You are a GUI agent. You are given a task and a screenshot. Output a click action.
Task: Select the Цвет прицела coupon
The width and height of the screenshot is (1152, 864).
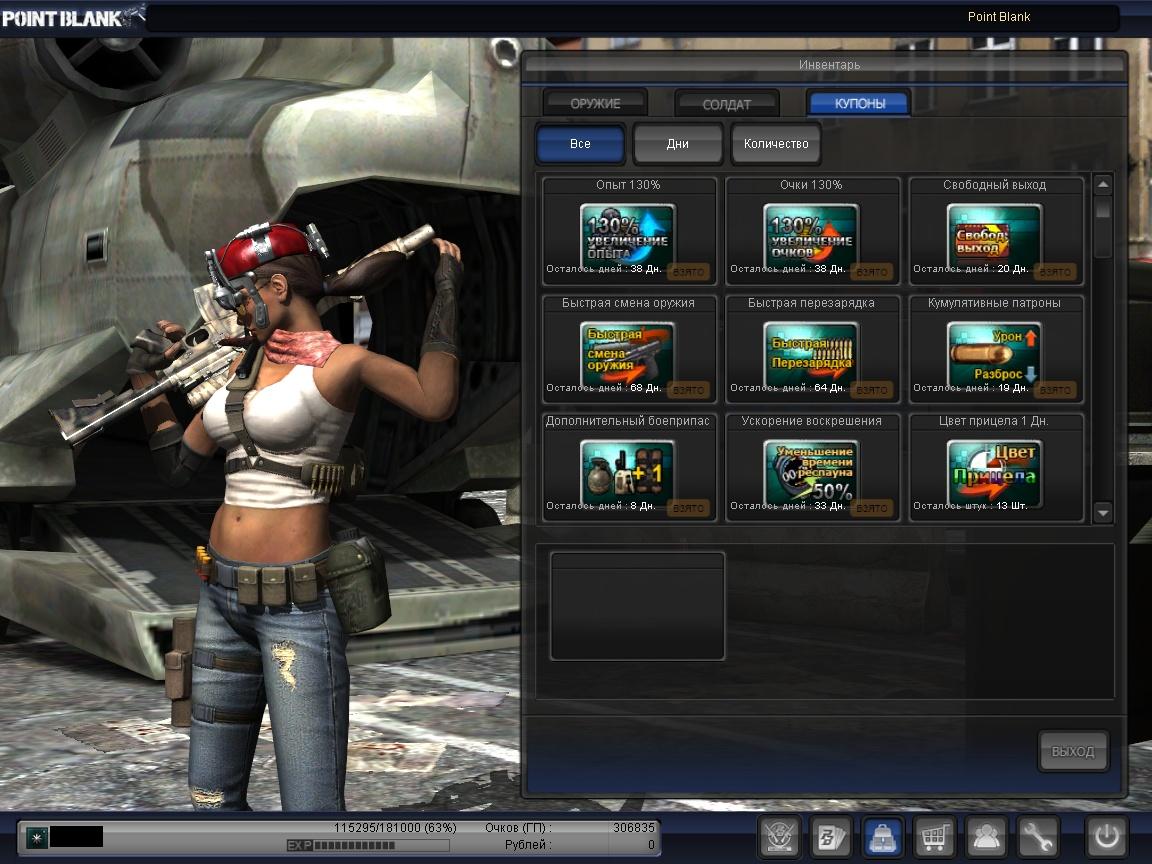pos(995,472)
